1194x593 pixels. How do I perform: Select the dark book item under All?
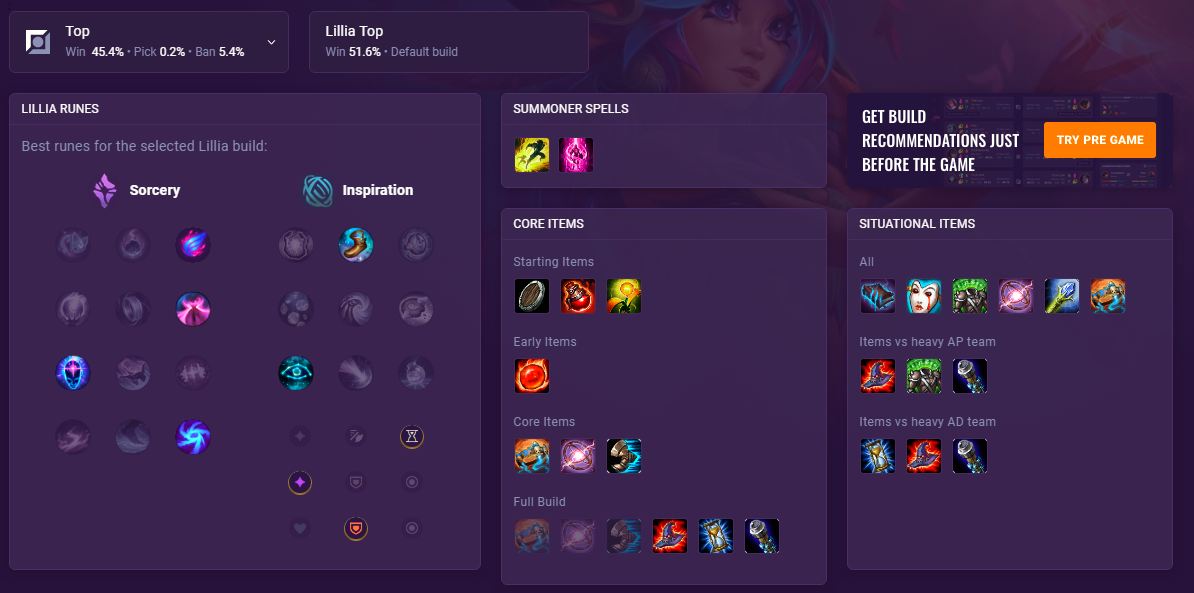(878, 296)
